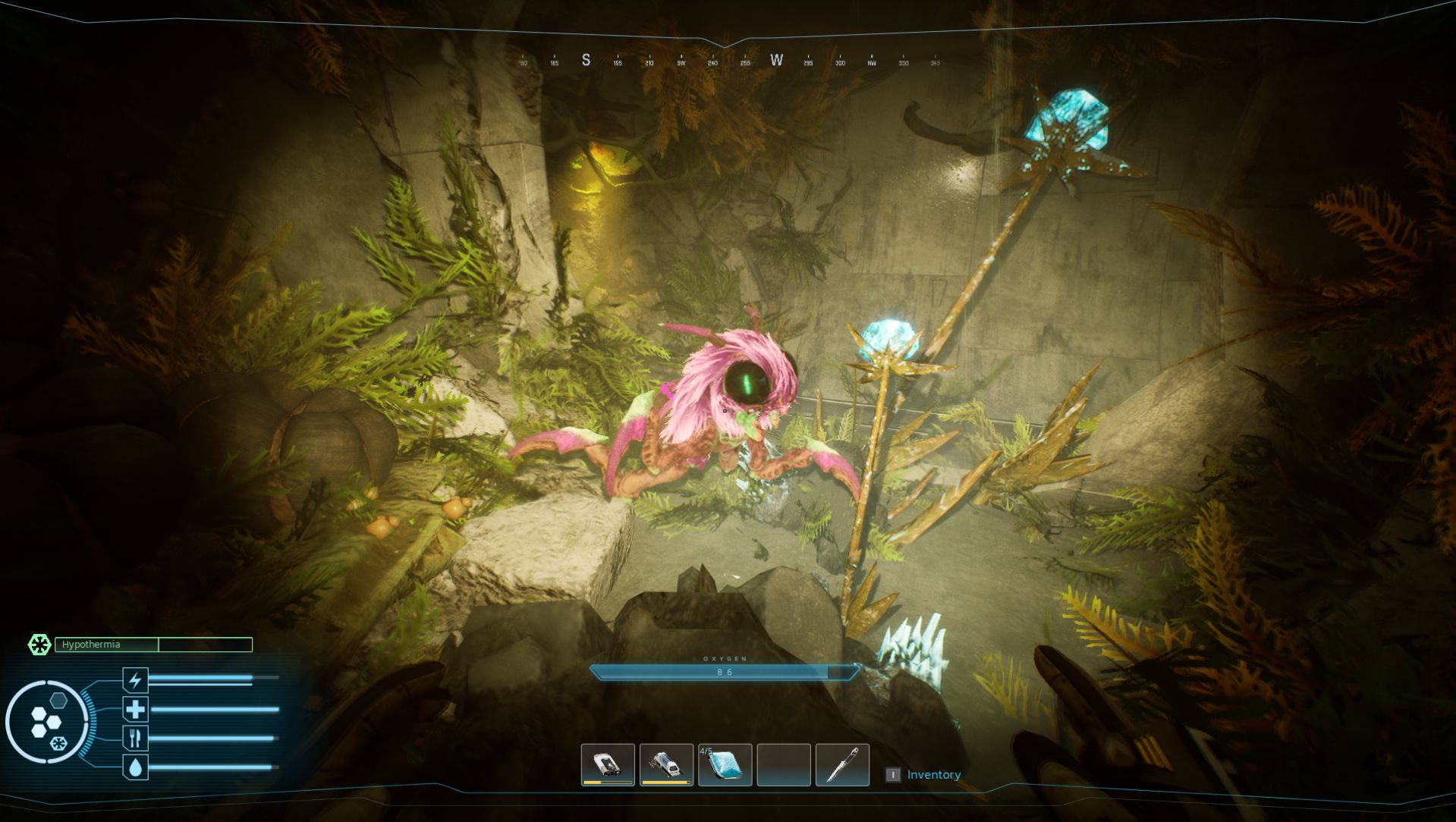
Task: Select the first hotbar device slot
Action: tap(607, 764)
